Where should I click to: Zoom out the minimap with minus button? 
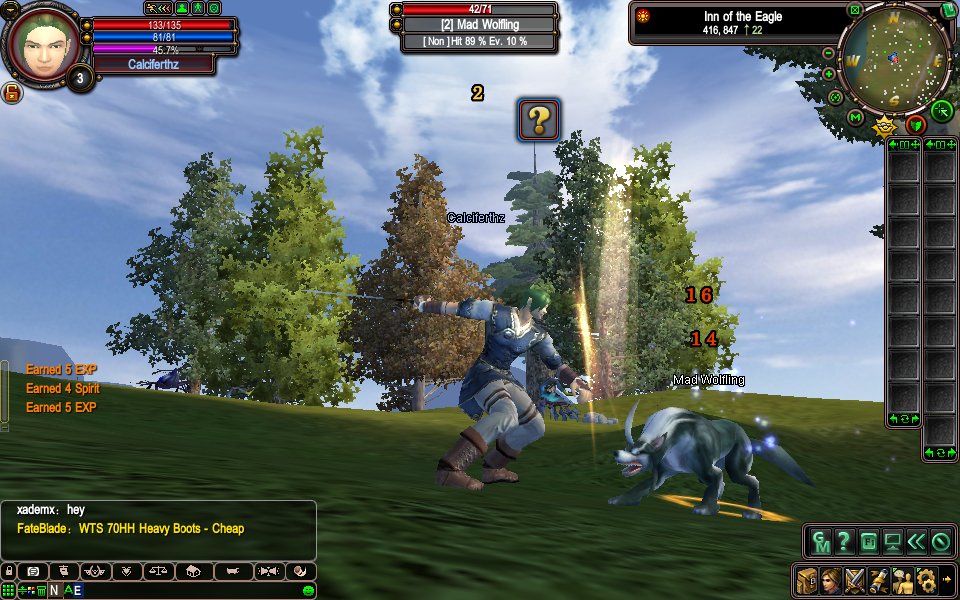tap(829, 53)
